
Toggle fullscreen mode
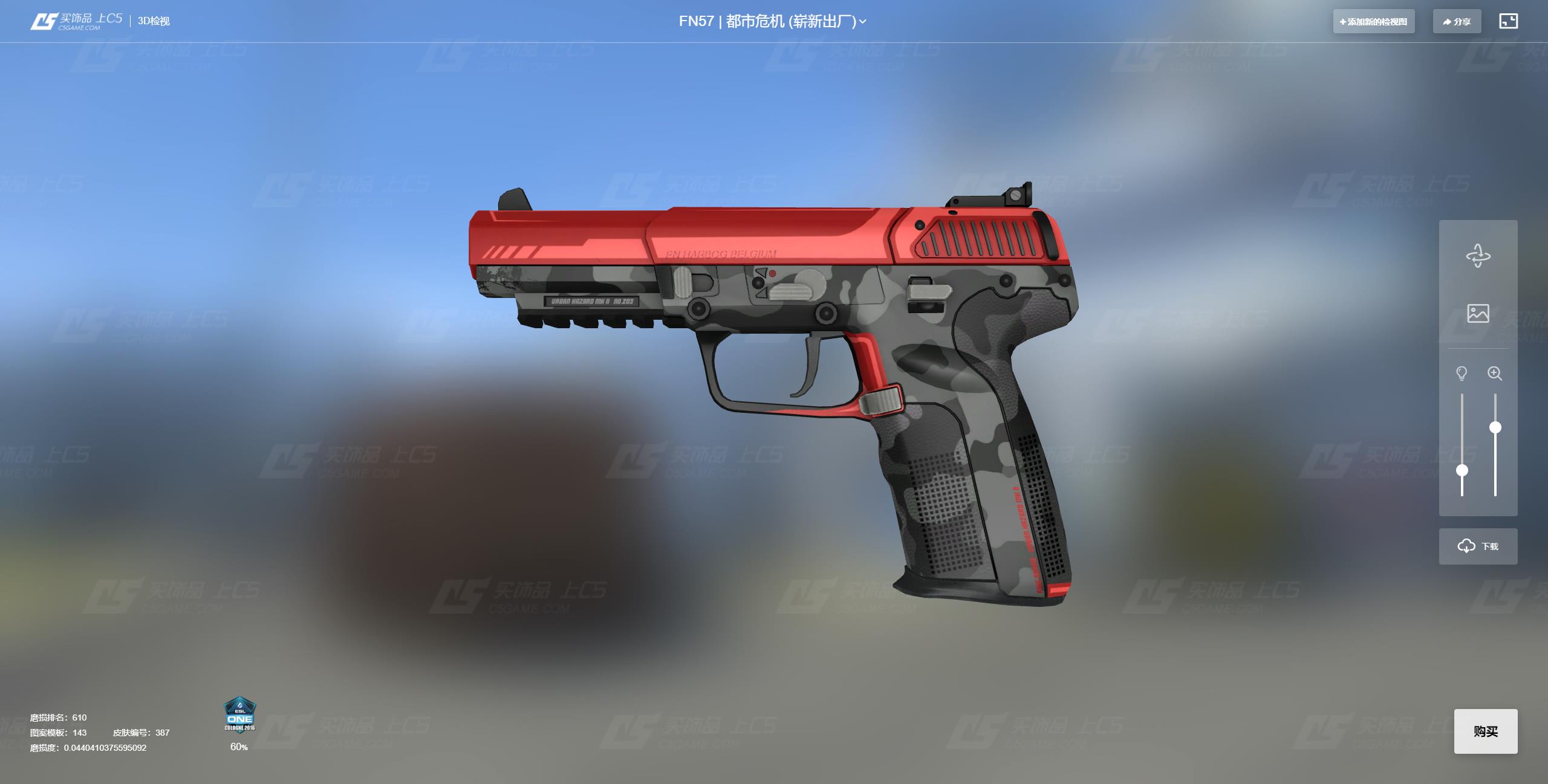point(1508,21)
